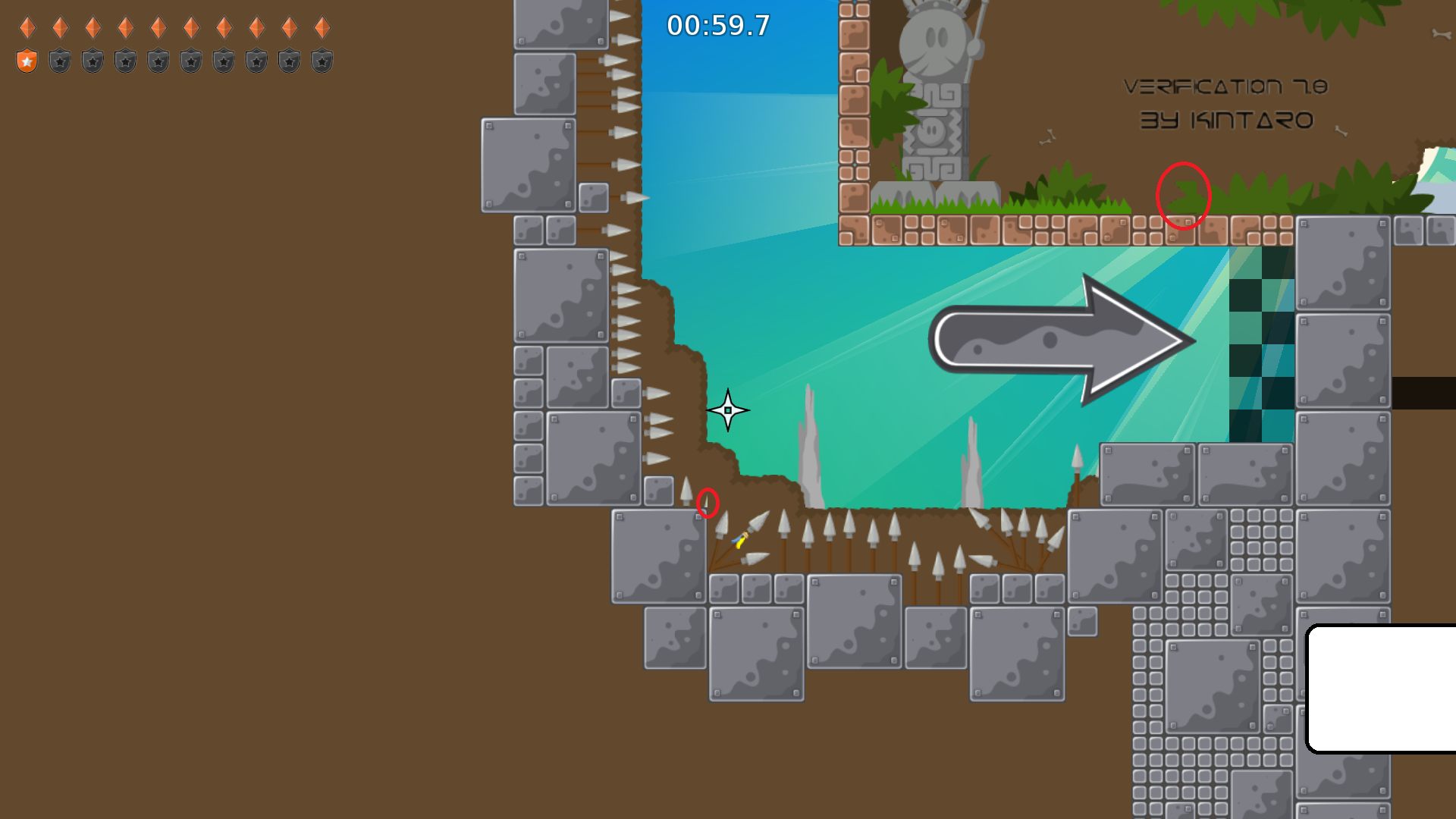This screenshot has width=1456, height=819.
Task: Click the small red circle beside the player
Action: pyautogui.click(x=707, y=504)
